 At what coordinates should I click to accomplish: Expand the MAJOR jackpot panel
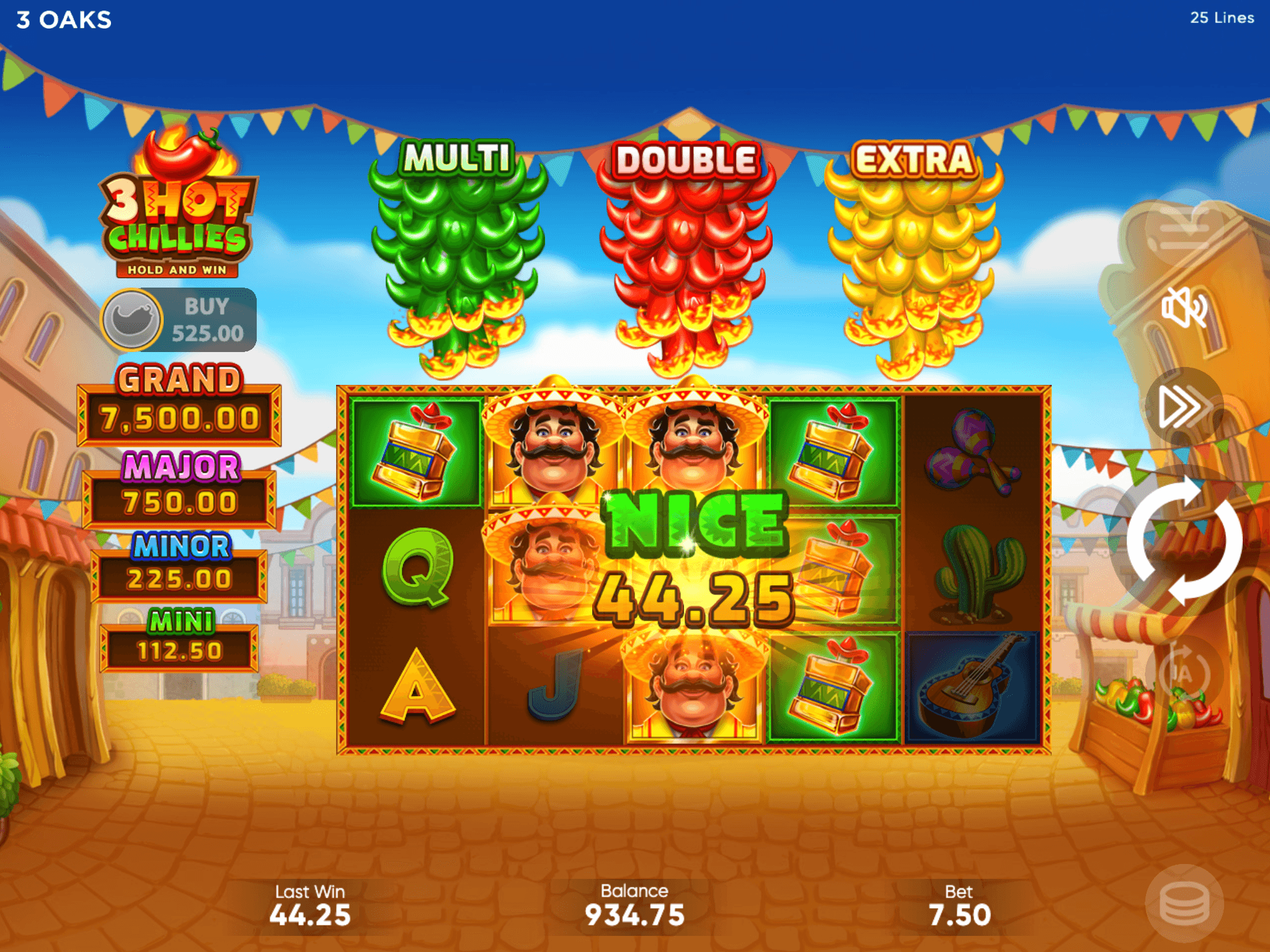(179, 498)
